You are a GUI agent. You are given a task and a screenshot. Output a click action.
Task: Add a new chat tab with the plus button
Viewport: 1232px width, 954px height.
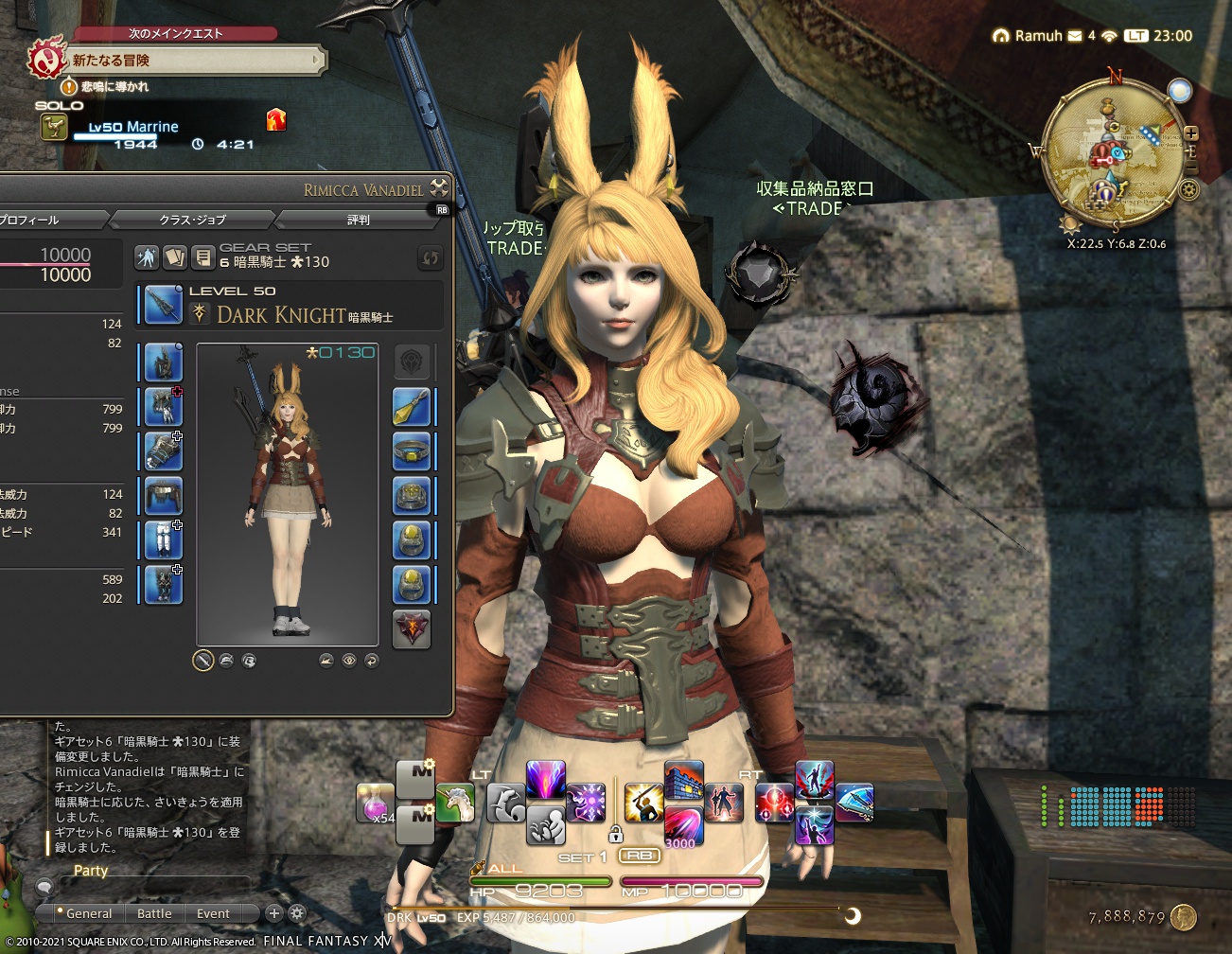pyautogui.click(x=273, y=913)
